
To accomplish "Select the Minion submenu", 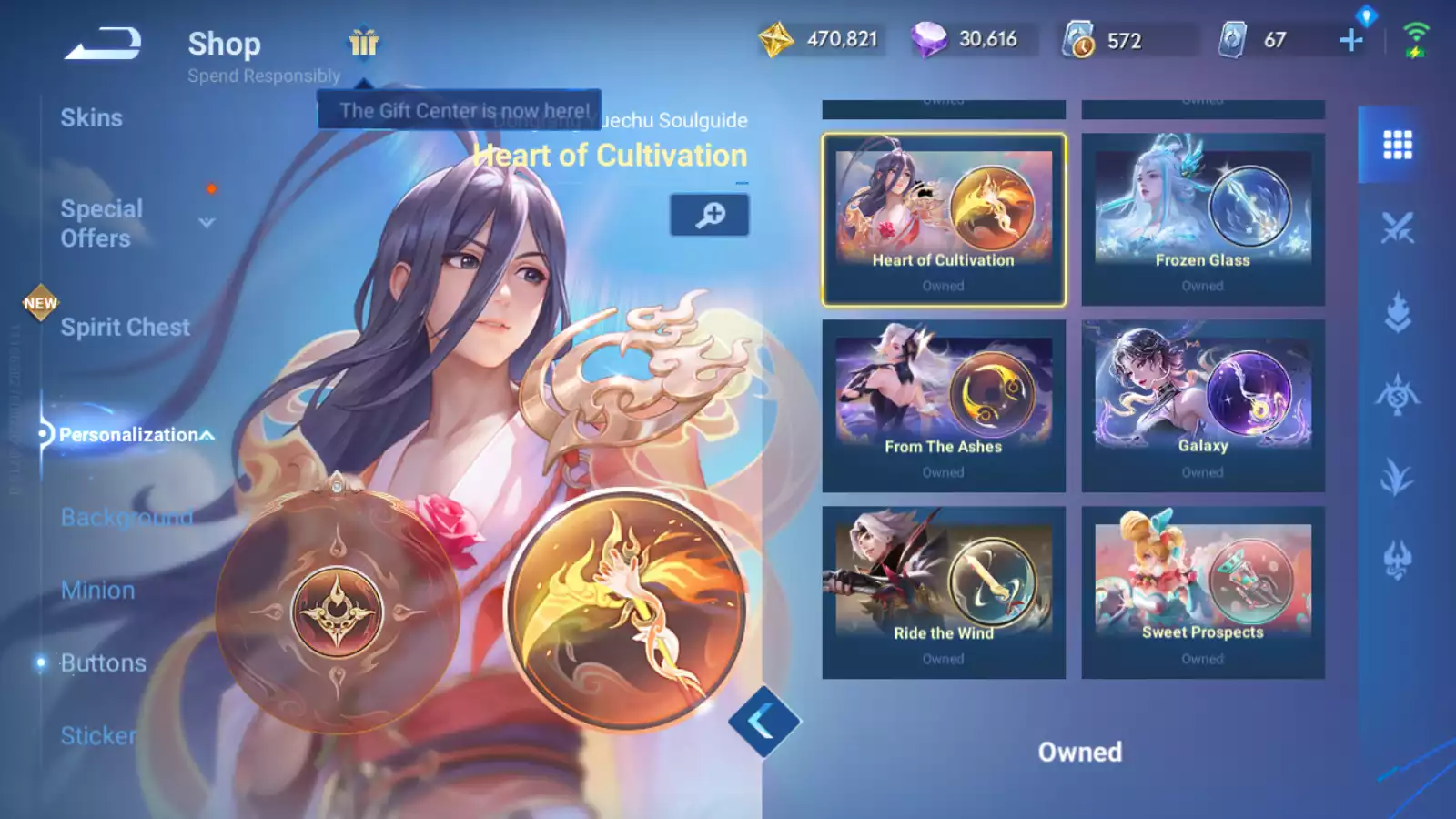I will (x=97, y=591).
